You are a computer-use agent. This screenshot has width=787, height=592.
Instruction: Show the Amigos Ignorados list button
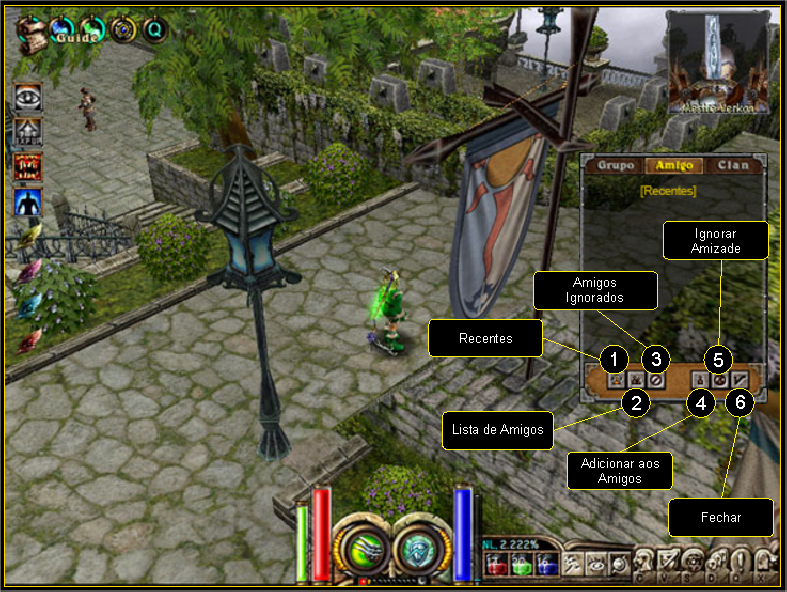(x=655, y=379)
